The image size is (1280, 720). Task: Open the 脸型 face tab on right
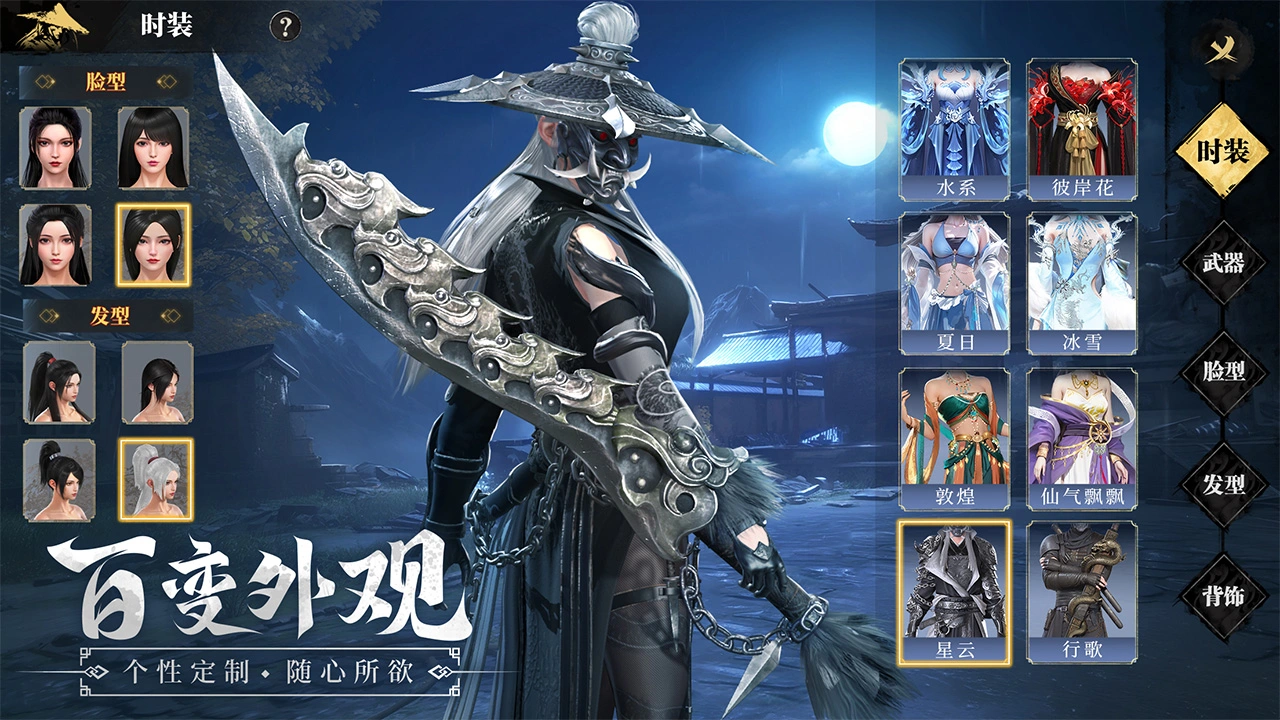point(1223,373)
